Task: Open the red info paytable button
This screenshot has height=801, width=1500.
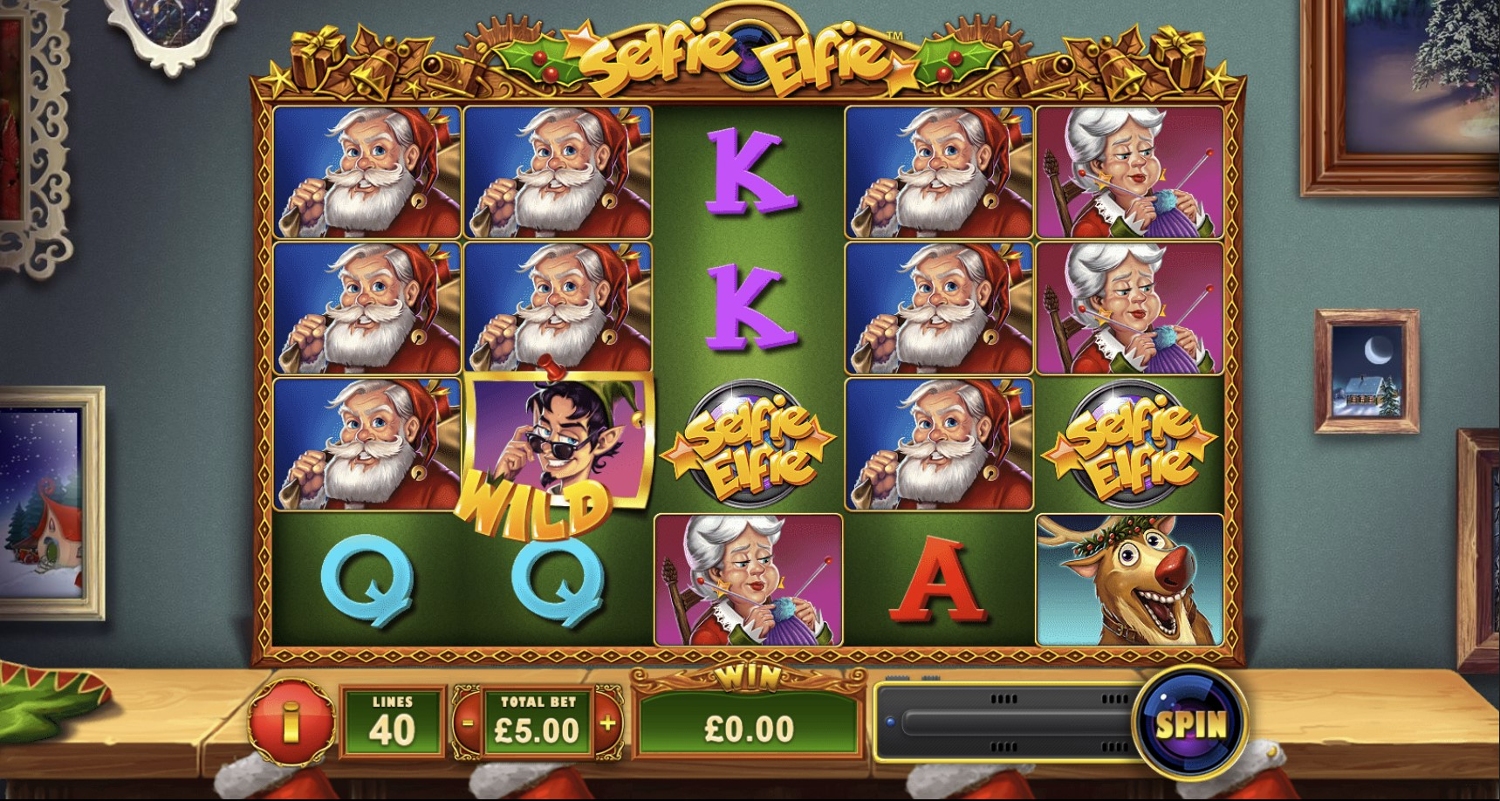Action: (x=291, y=722)
